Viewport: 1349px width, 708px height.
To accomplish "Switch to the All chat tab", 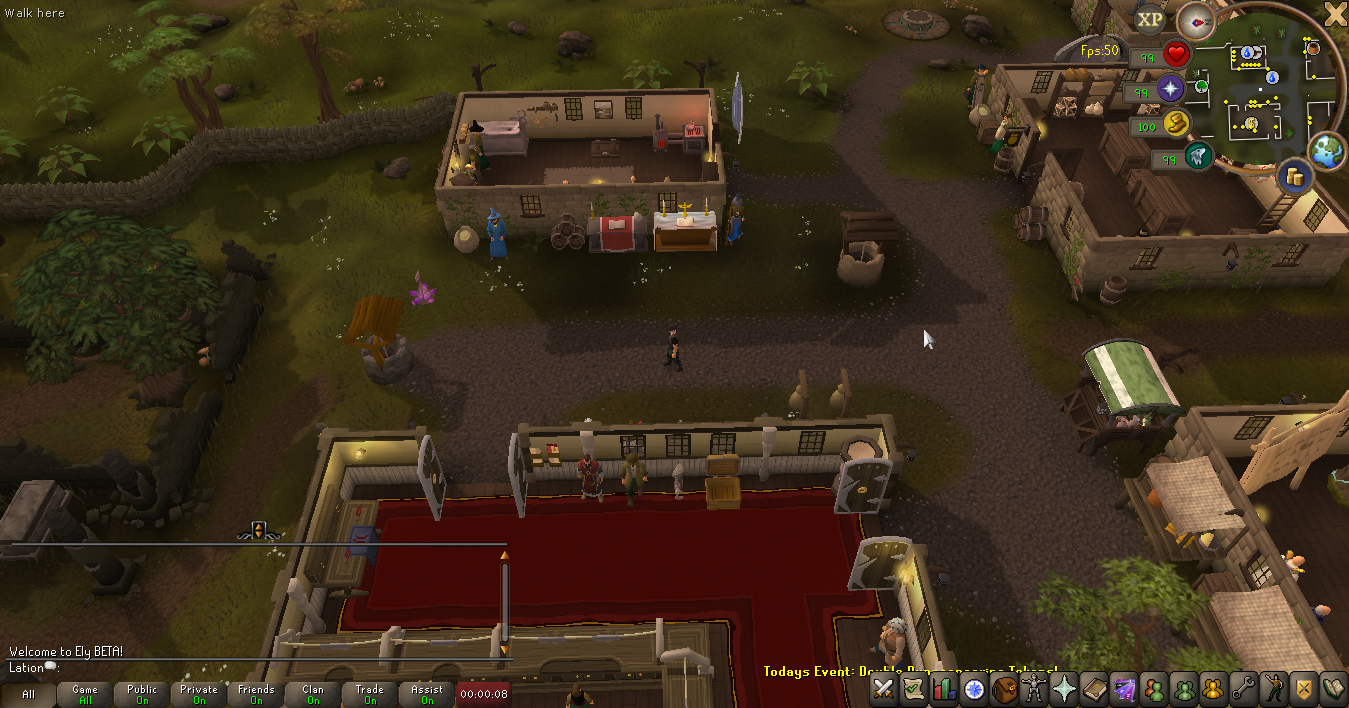I will [x=28, y=694].
